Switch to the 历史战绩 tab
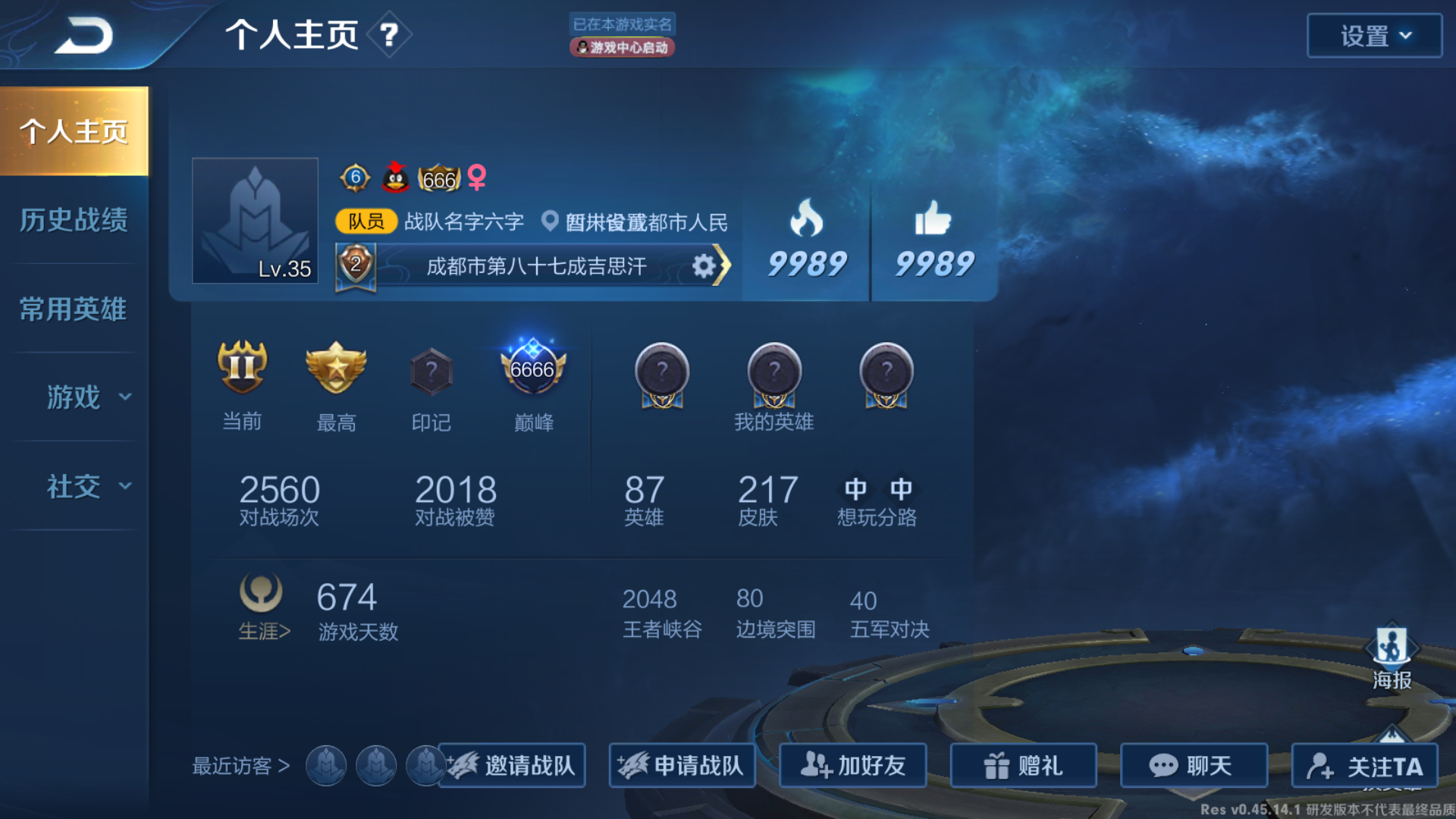The width and height of the screenshot is (1456, 819). point(74,219)
